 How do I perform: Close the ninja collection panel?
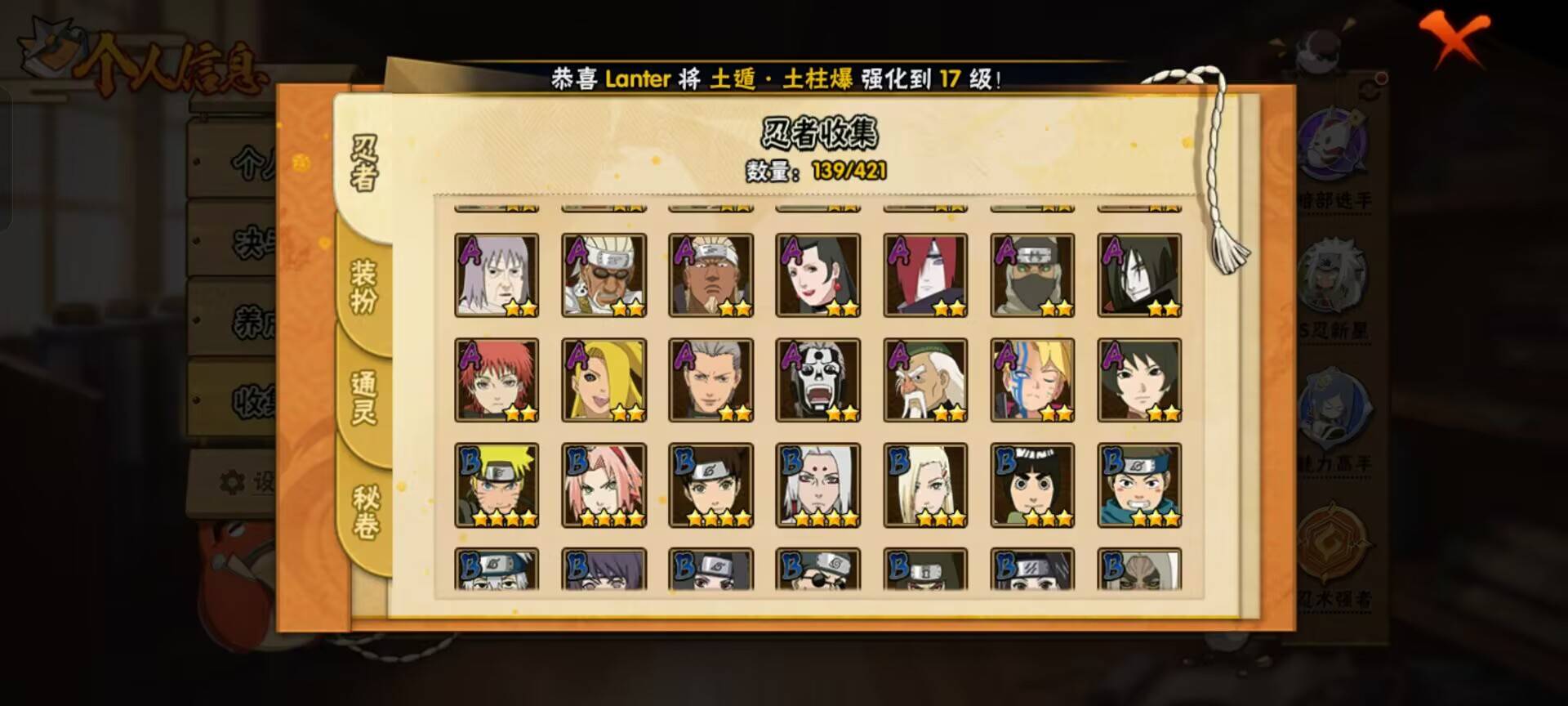1453,37
